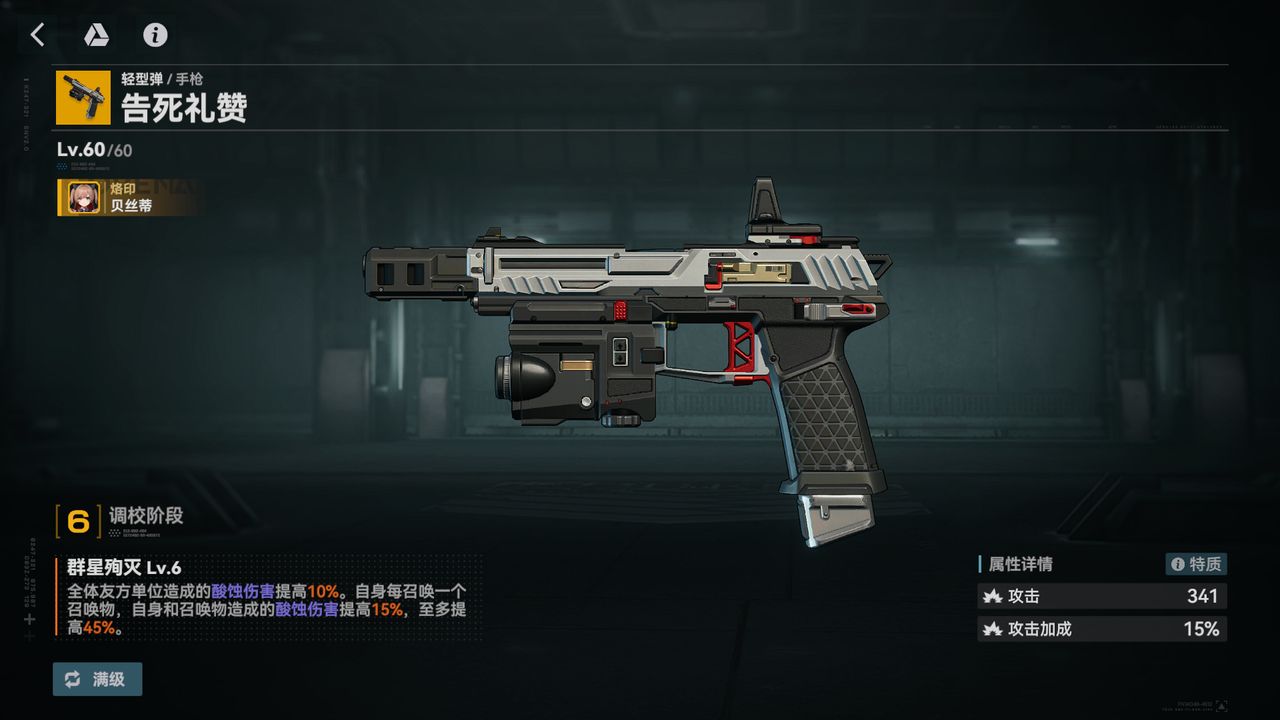Click the 满级 max level toggle button

(x=98, y=679)
